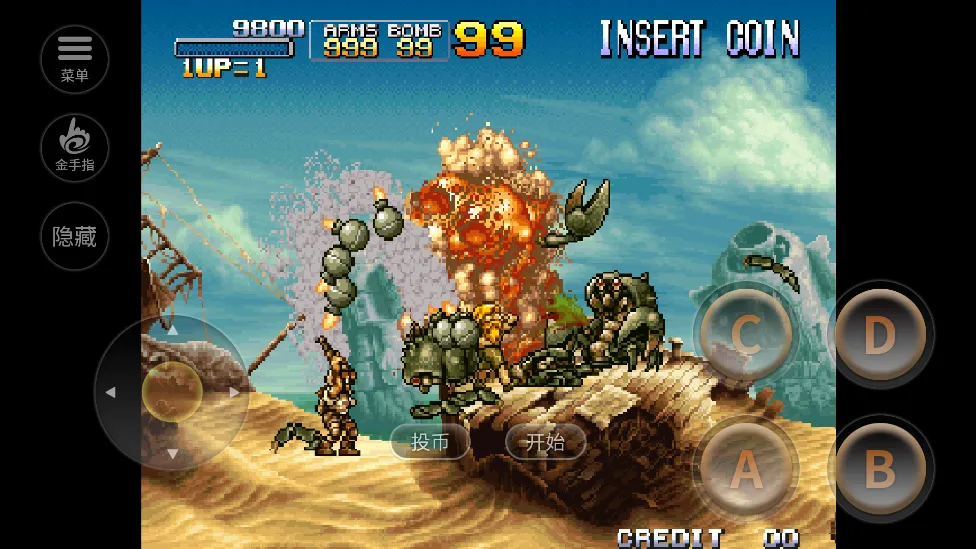Tap the virtual A button

coord(745,467)
